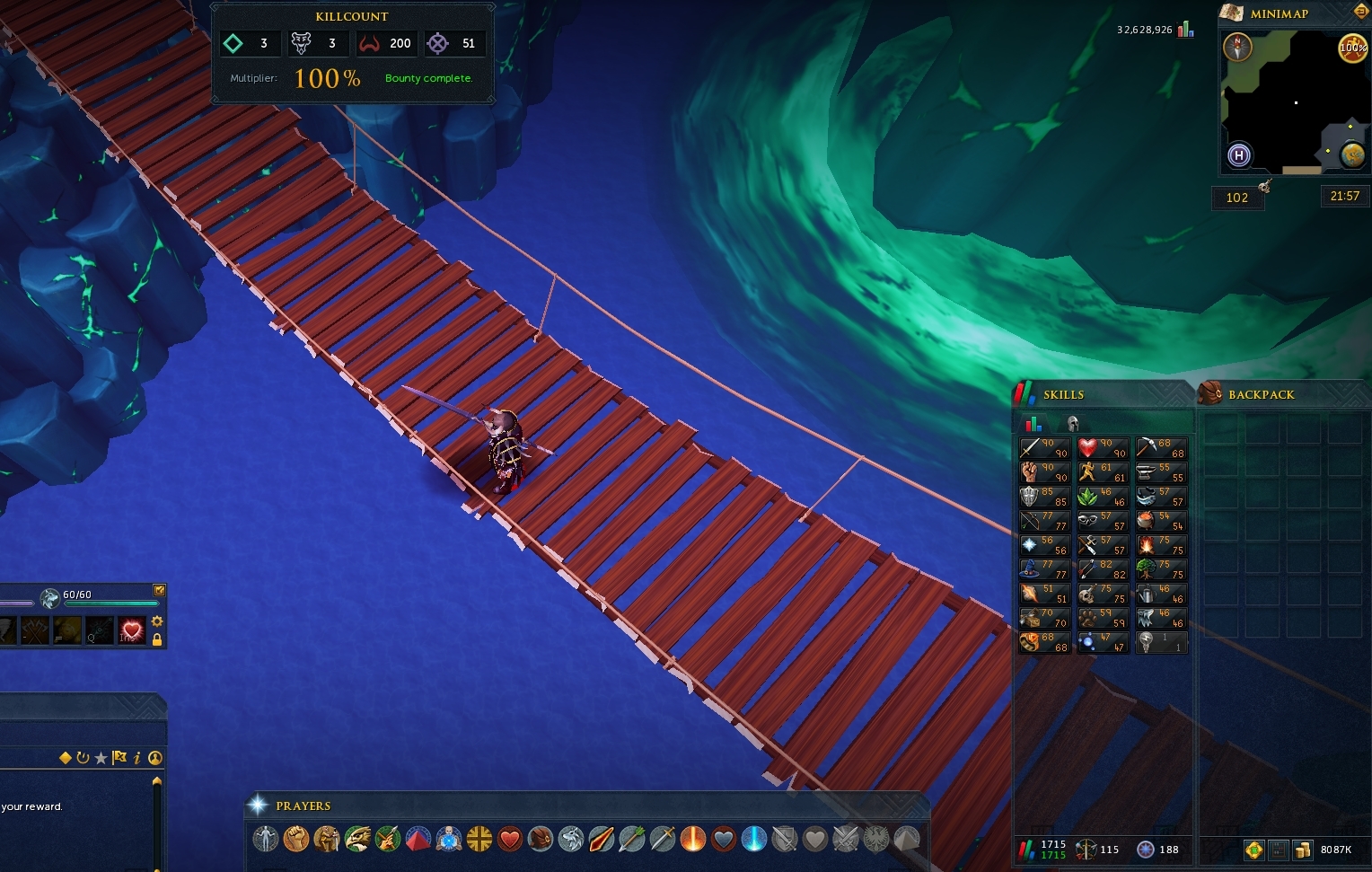The height and width of the screenshot is (872, 1372).
Task: Click the Mining pickaxe skill icon
Action: point(1162,446)
